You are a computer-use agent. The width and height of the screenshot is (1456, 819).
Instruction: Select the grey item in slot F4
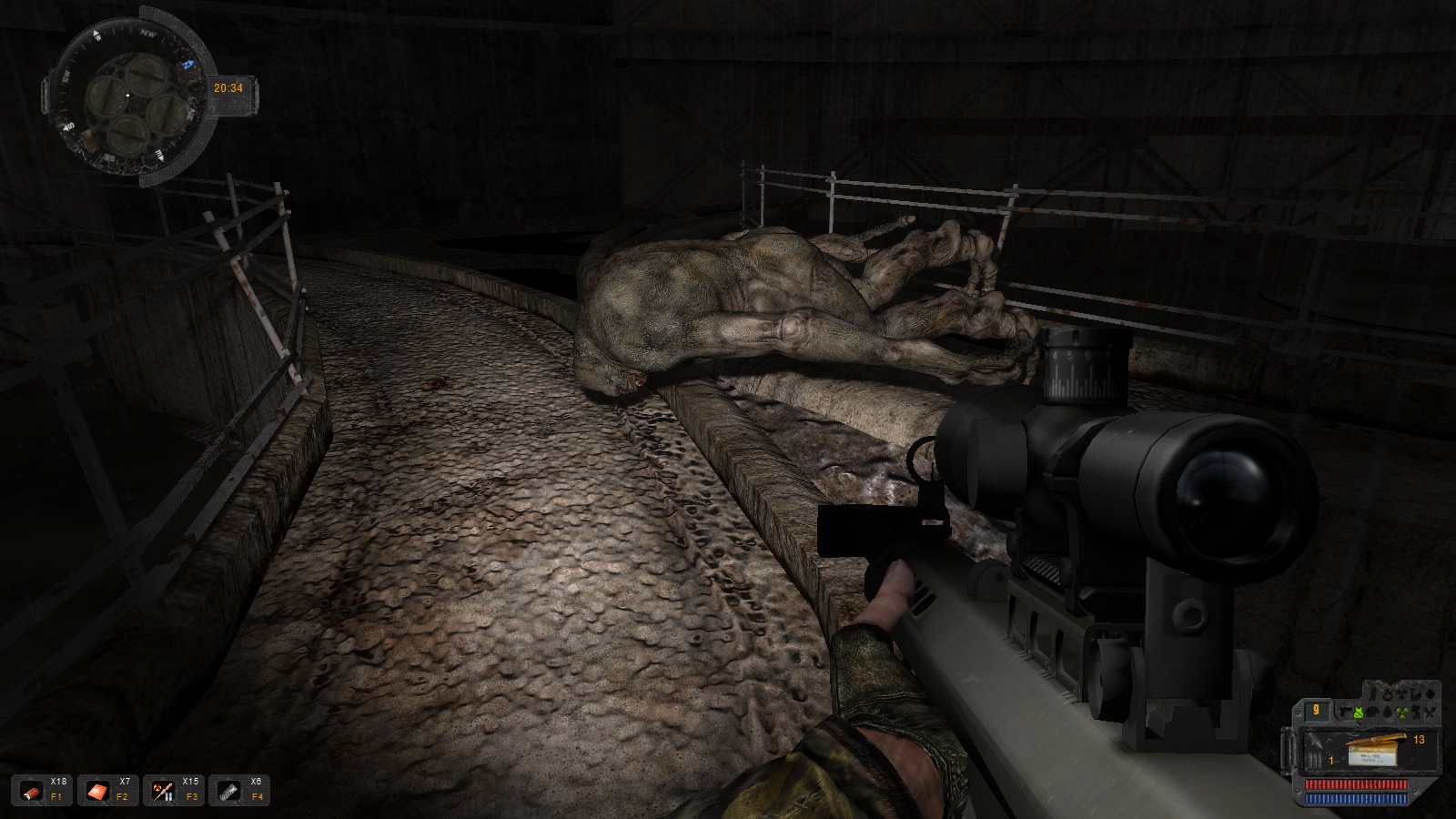[229, 791]
